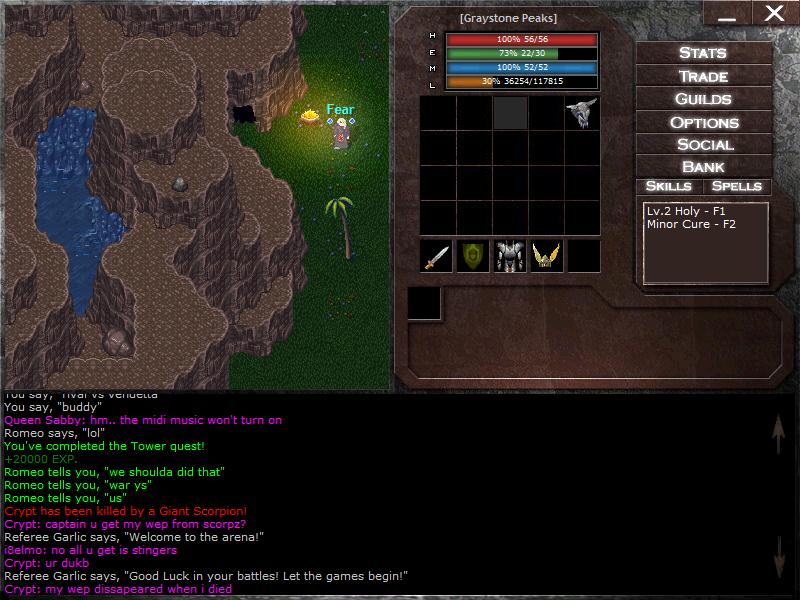Screen dimensions: 800x600
Task: Select the equipped green shield
Action: tap(473, 256)
